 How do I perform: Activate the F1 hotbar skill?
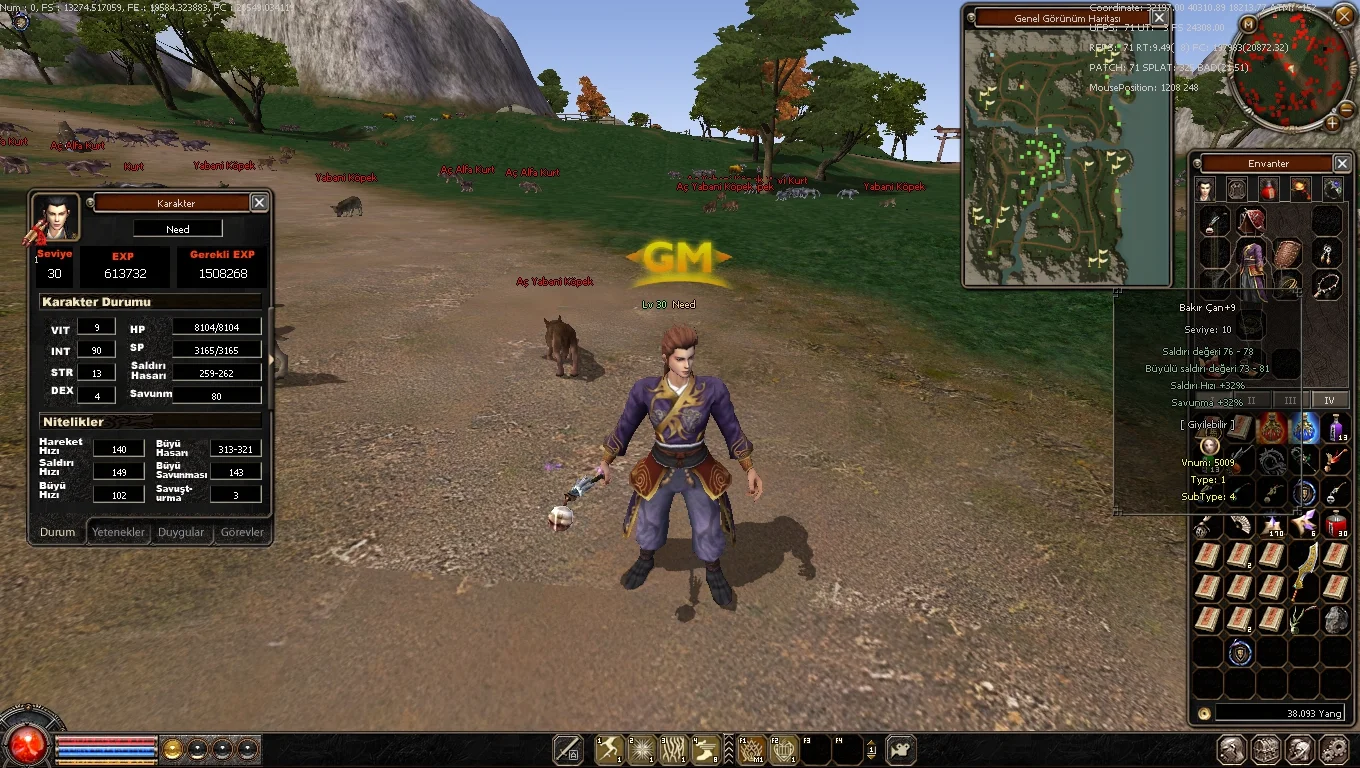(751, 749)
